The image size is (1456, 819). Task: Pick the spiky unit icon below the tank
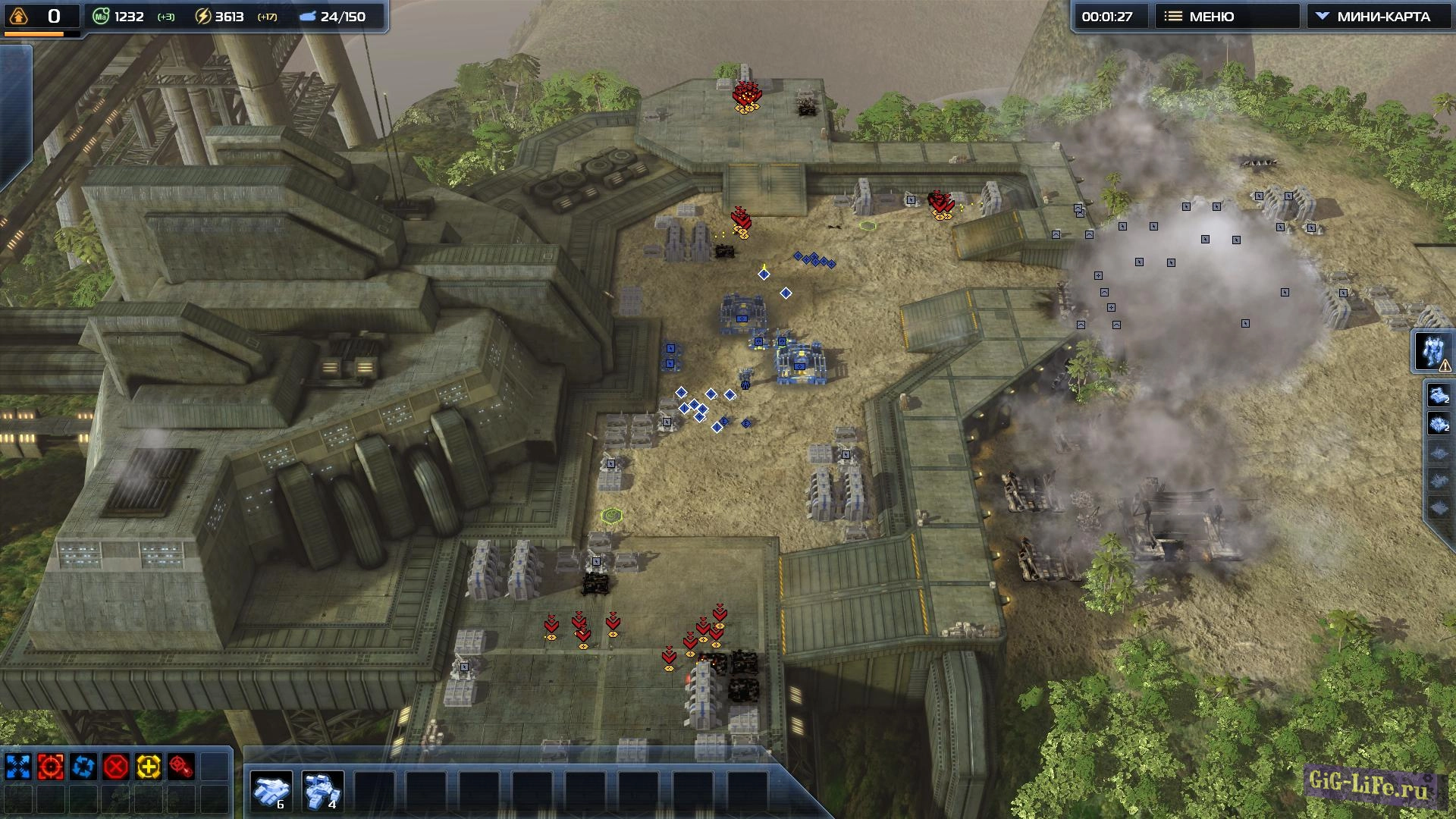click(1439, 425)
